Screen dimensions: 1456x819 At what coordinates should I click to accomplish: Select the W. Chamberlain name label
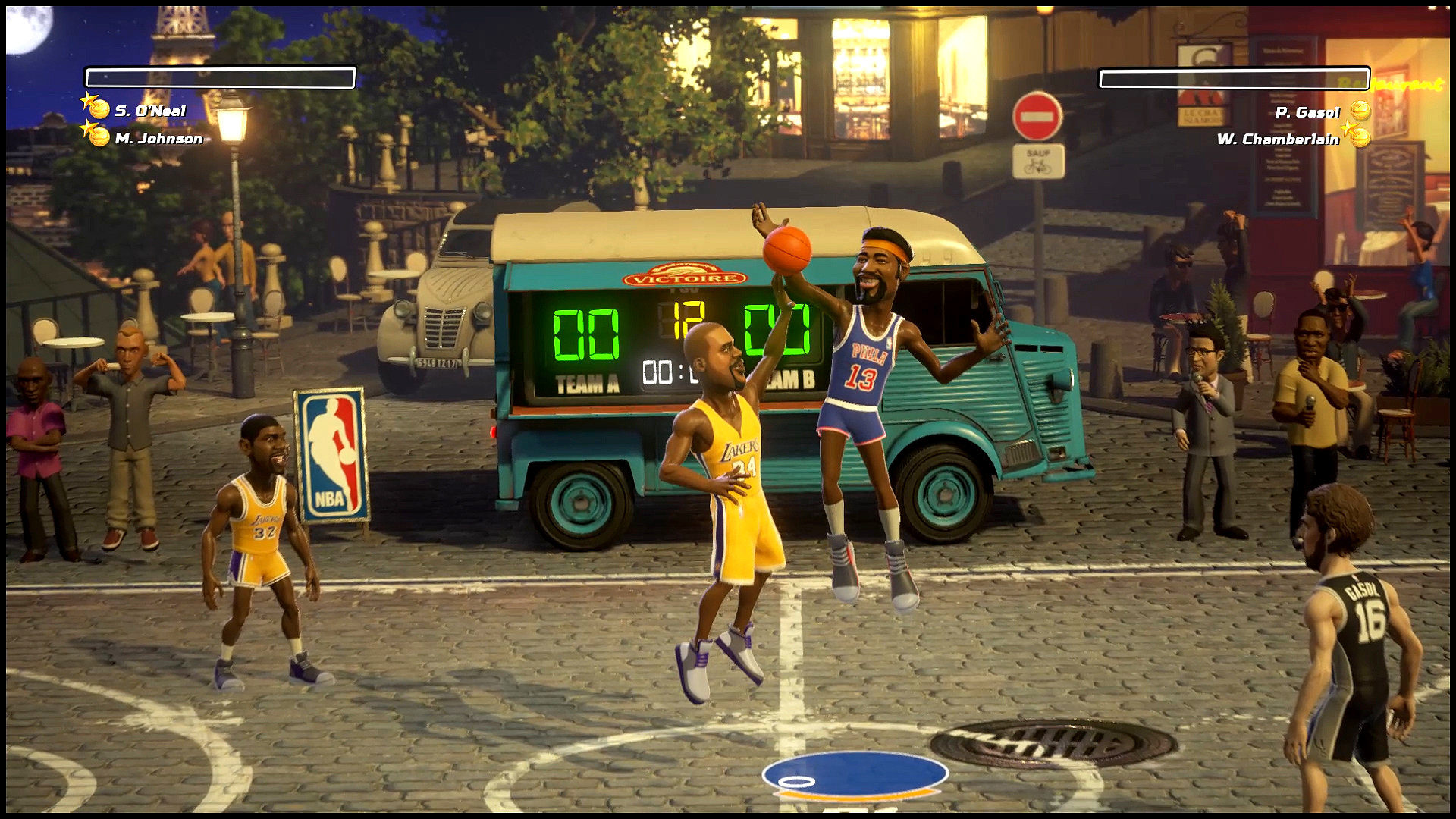[1278, 140]
